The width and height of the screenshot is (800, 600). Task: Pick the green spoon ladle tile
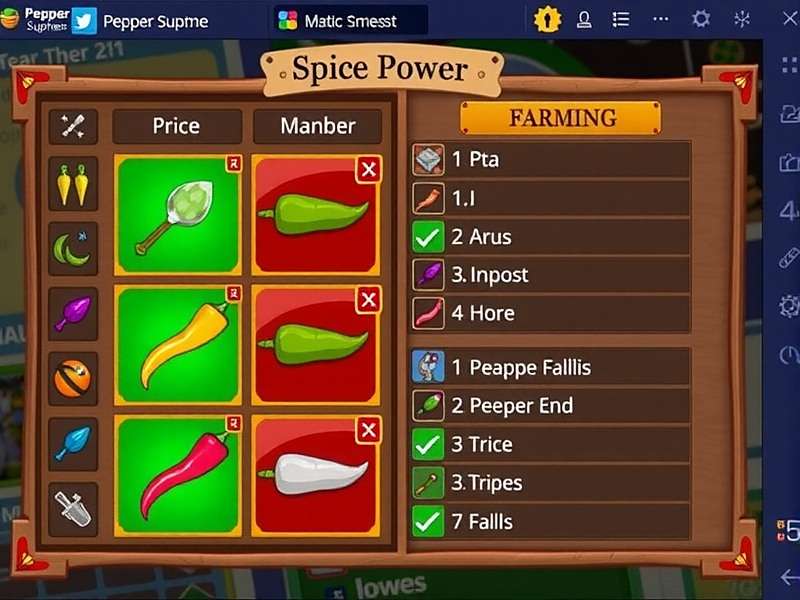point(178,214)
